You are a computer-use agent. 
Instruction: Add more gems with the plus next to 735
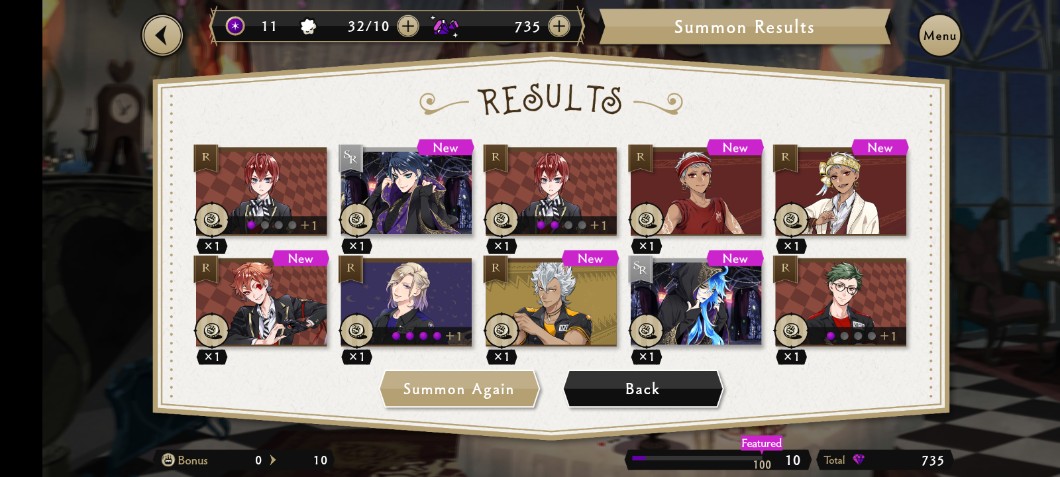pos(559,26)
